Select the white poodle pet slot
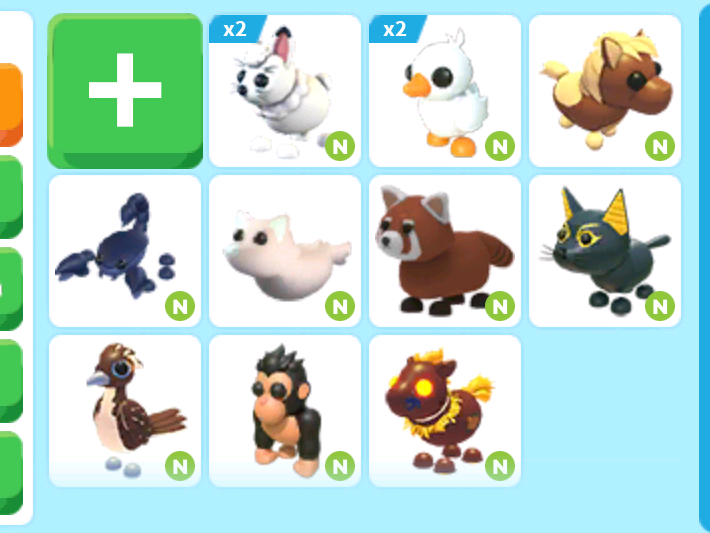 pos(285,91)
